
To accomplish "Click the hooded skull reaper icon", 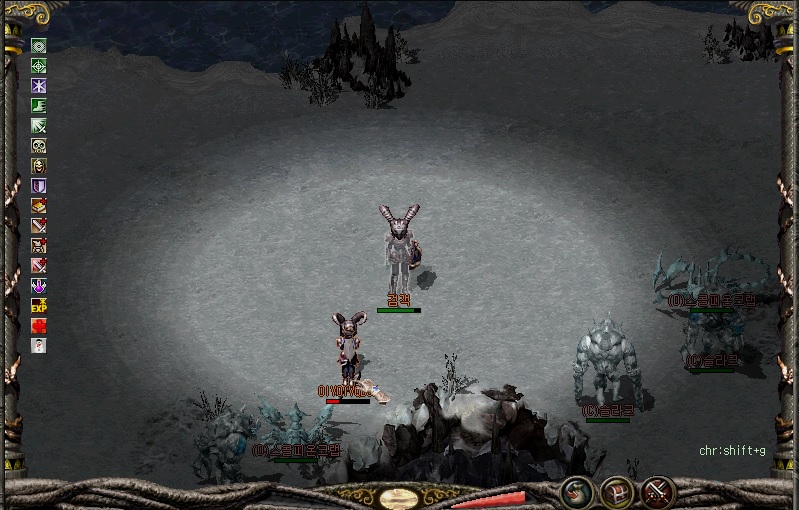I will [39, 166].
